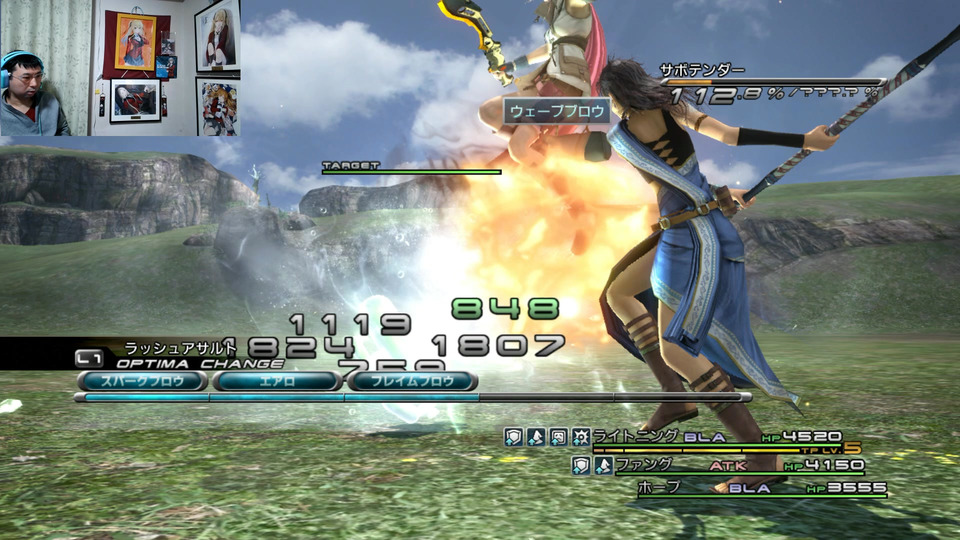Click the sunburst status icon beside ライトニング
Screen dimensions: 960x540
tap(580, 437)
